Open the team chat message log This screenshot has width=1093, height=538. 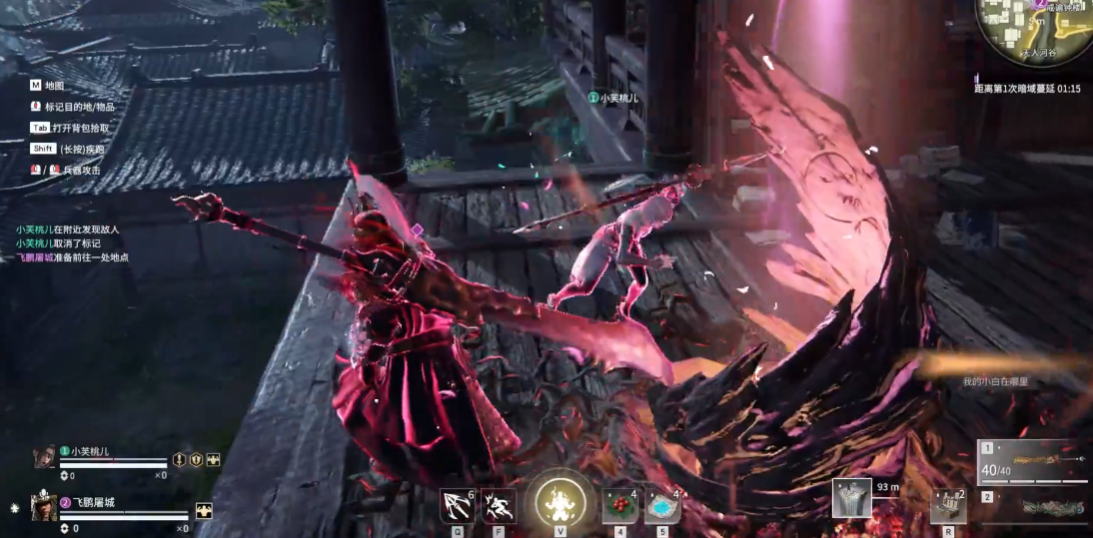(68, 243)
